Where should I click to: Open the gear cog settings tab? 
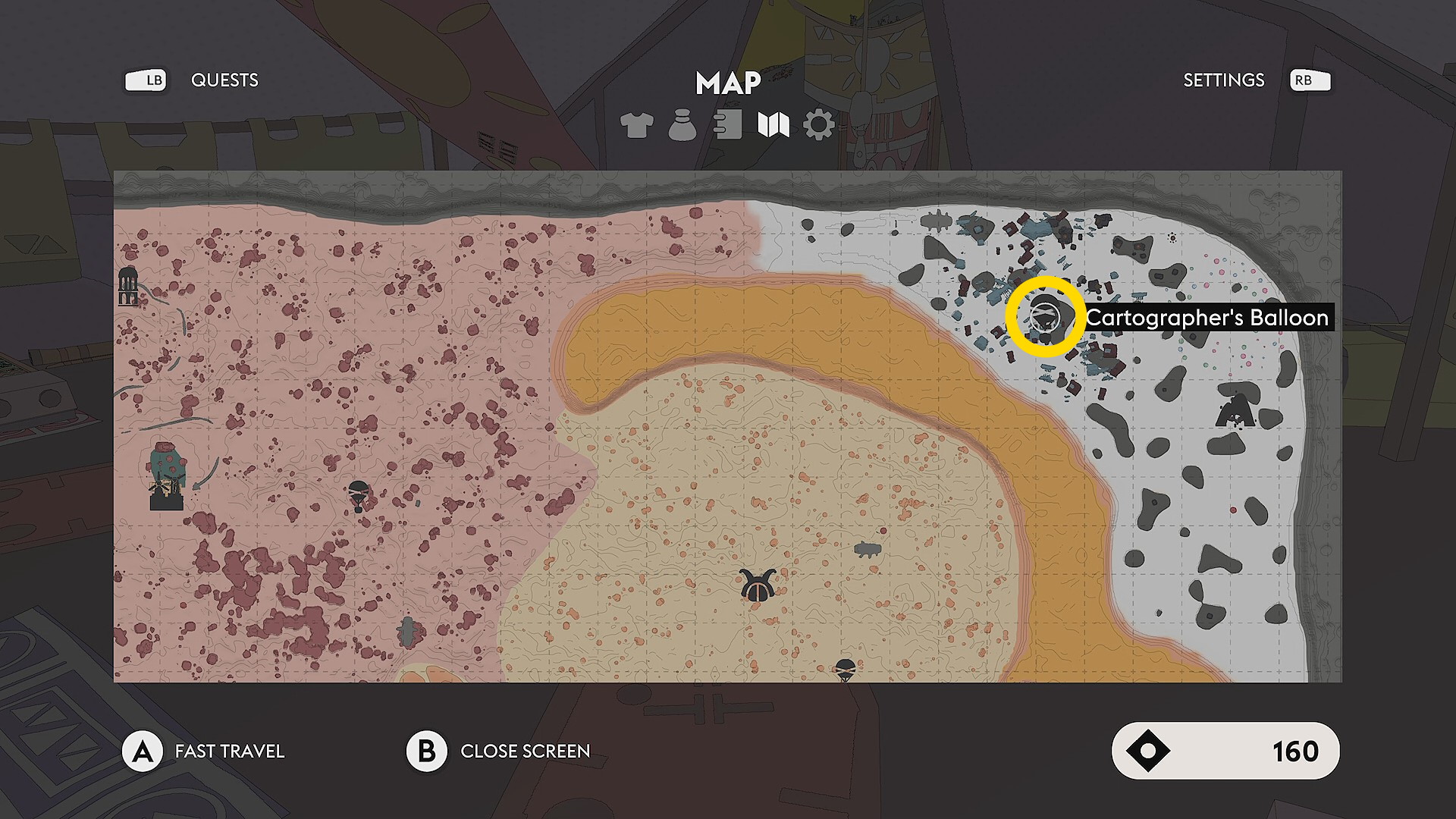819,125
